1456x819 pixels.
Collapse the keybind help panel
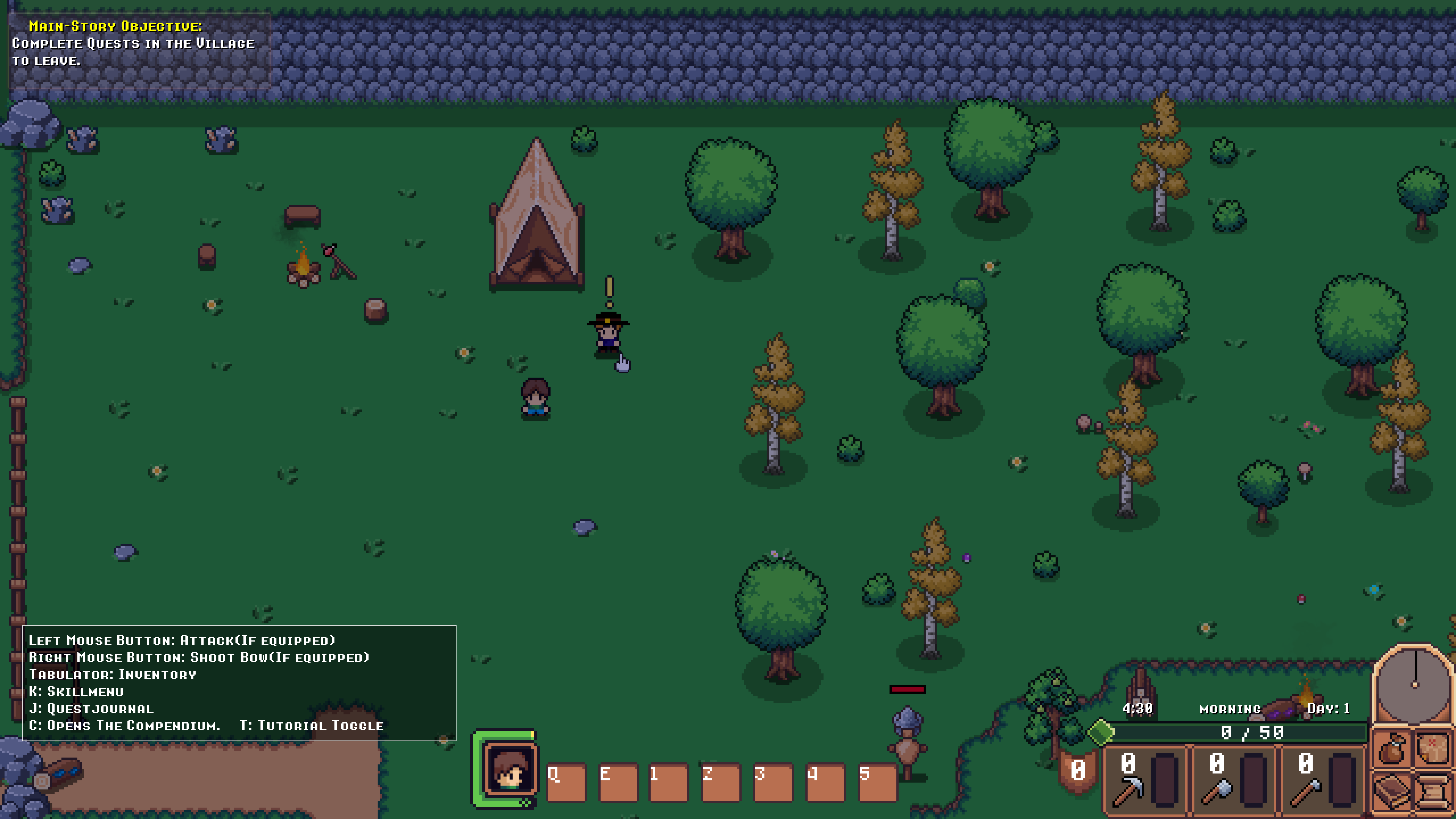click(x=237, y=683)
